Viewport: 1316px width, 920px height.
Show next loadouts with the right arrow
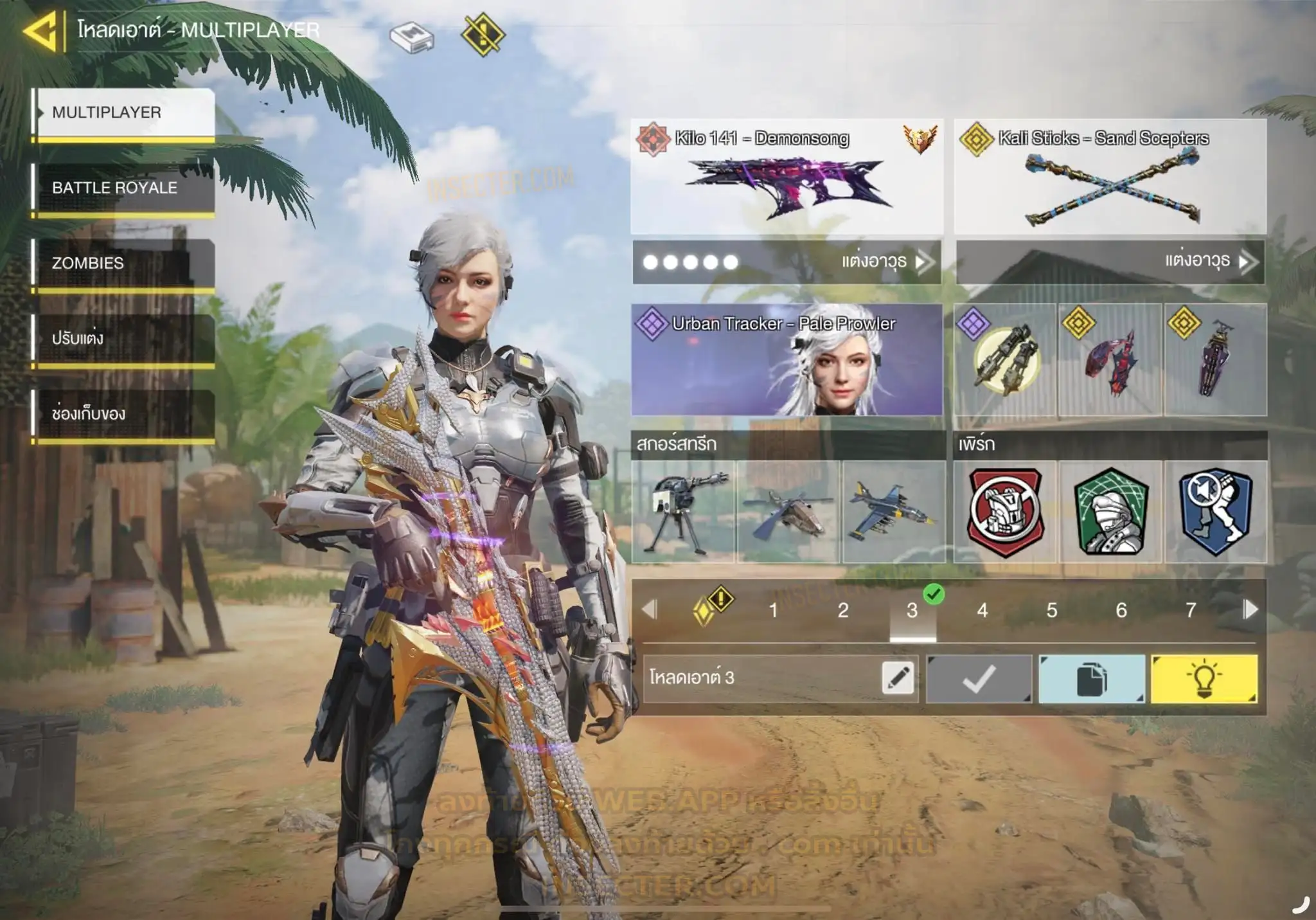tap(1250, 609)
